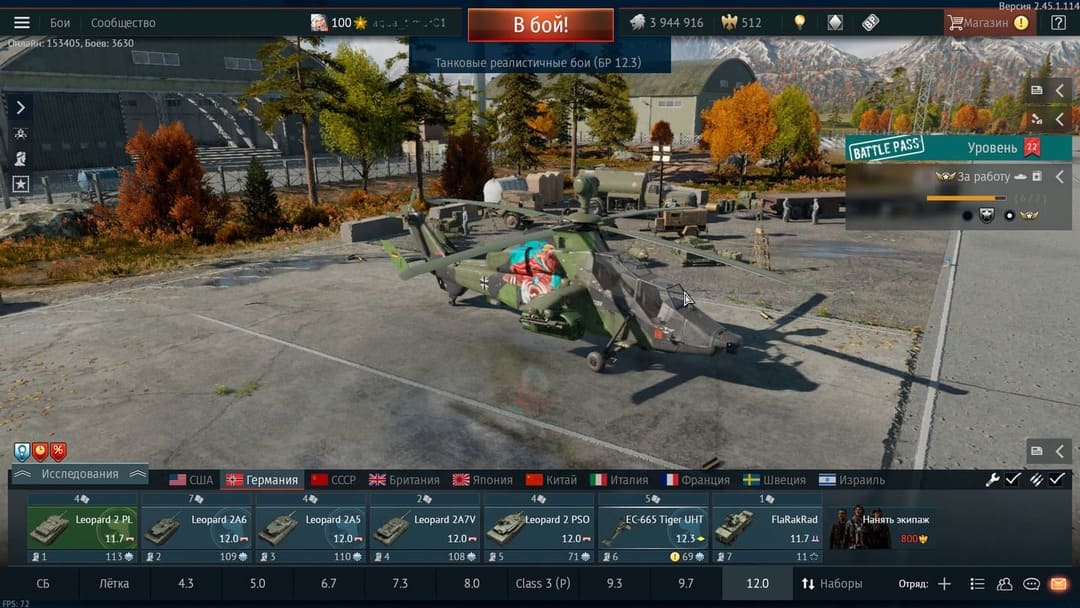Open the Сообщество menu
The image size is (1080, 608).
[123, 22]
